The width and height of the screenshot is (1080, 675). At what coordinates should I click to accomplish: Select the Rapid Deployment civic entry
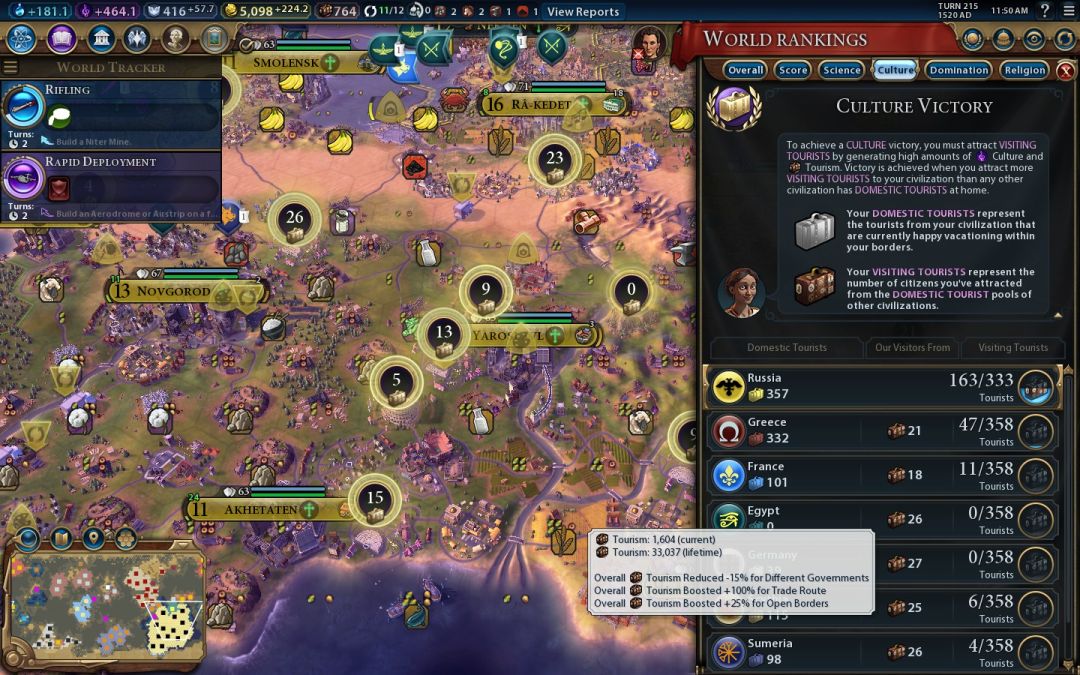(110, 184)
